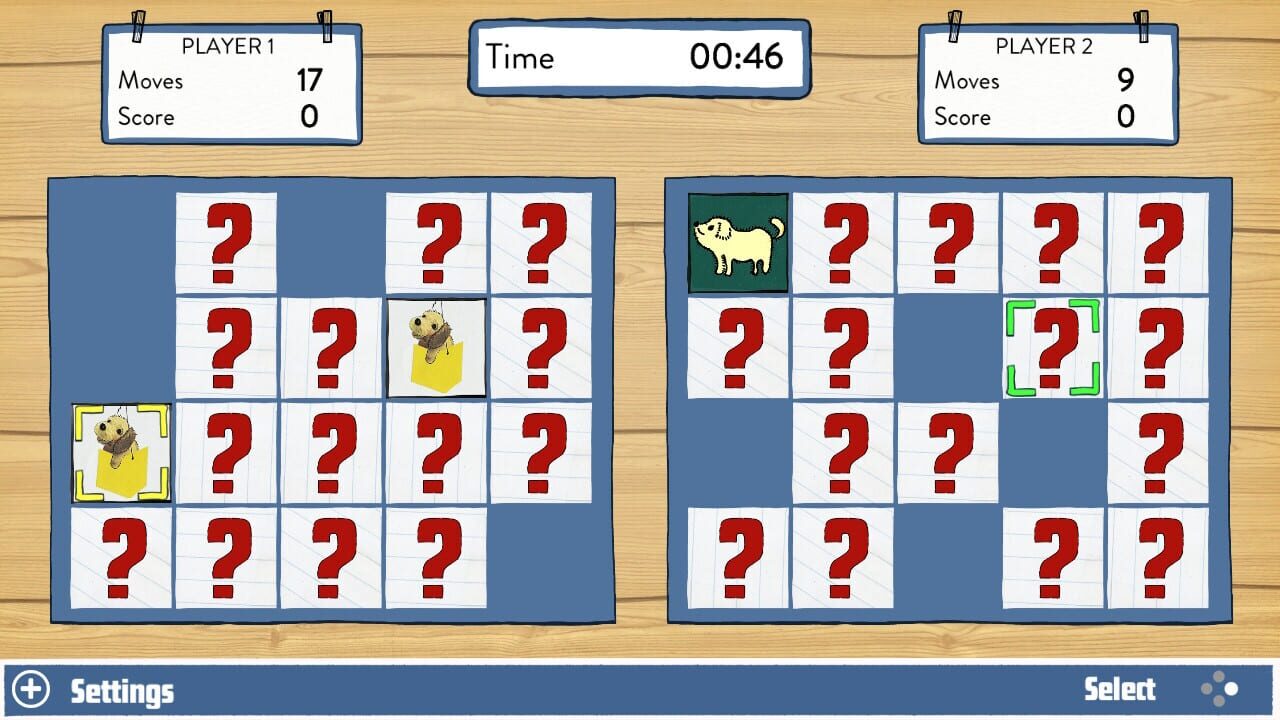Click the yellow-framed teddy bear card
The width and height of the screenshot is (1280, 720).
pos(120,451)
